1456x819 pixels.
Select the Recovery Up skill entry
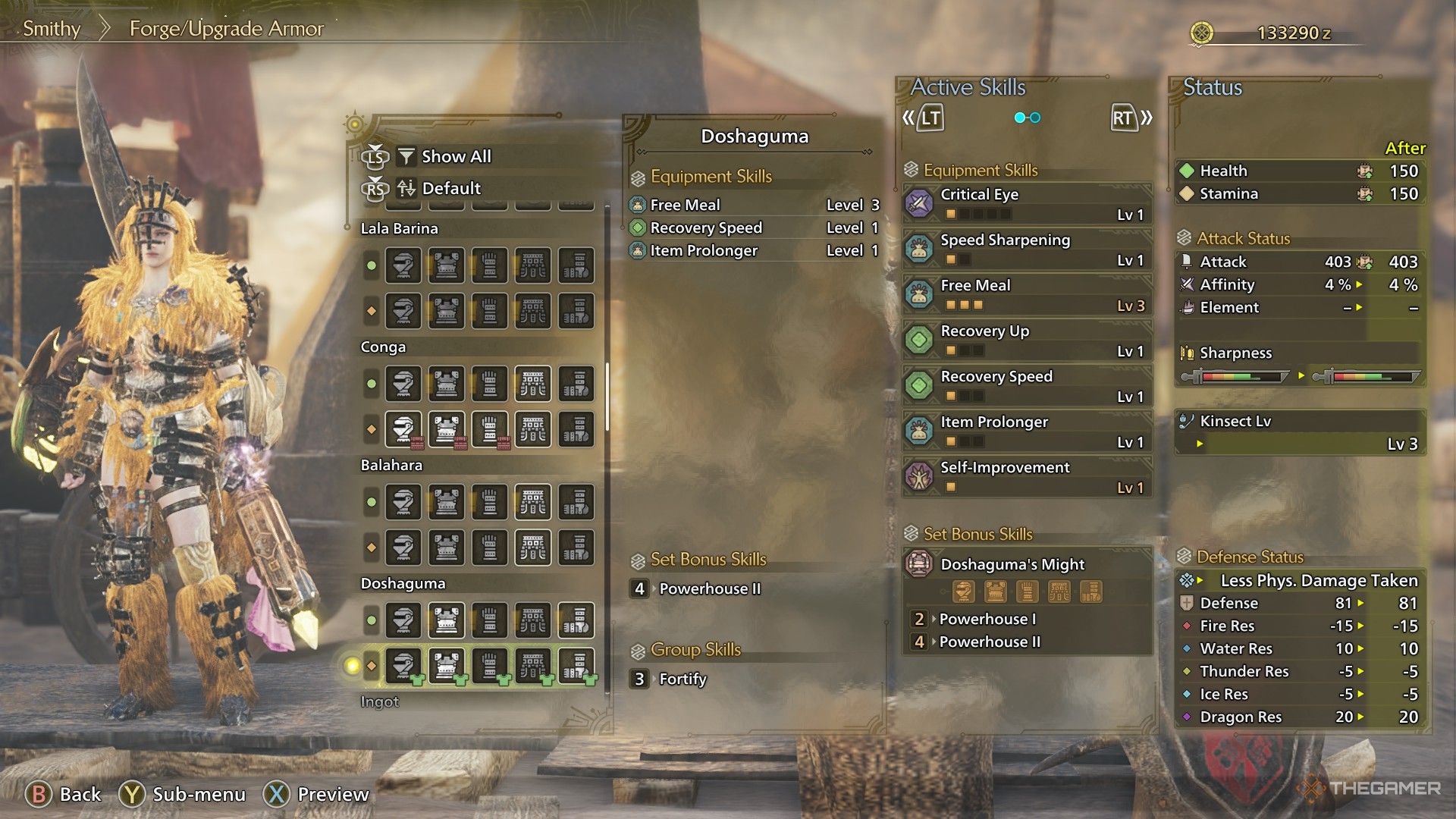point(1027,340)
